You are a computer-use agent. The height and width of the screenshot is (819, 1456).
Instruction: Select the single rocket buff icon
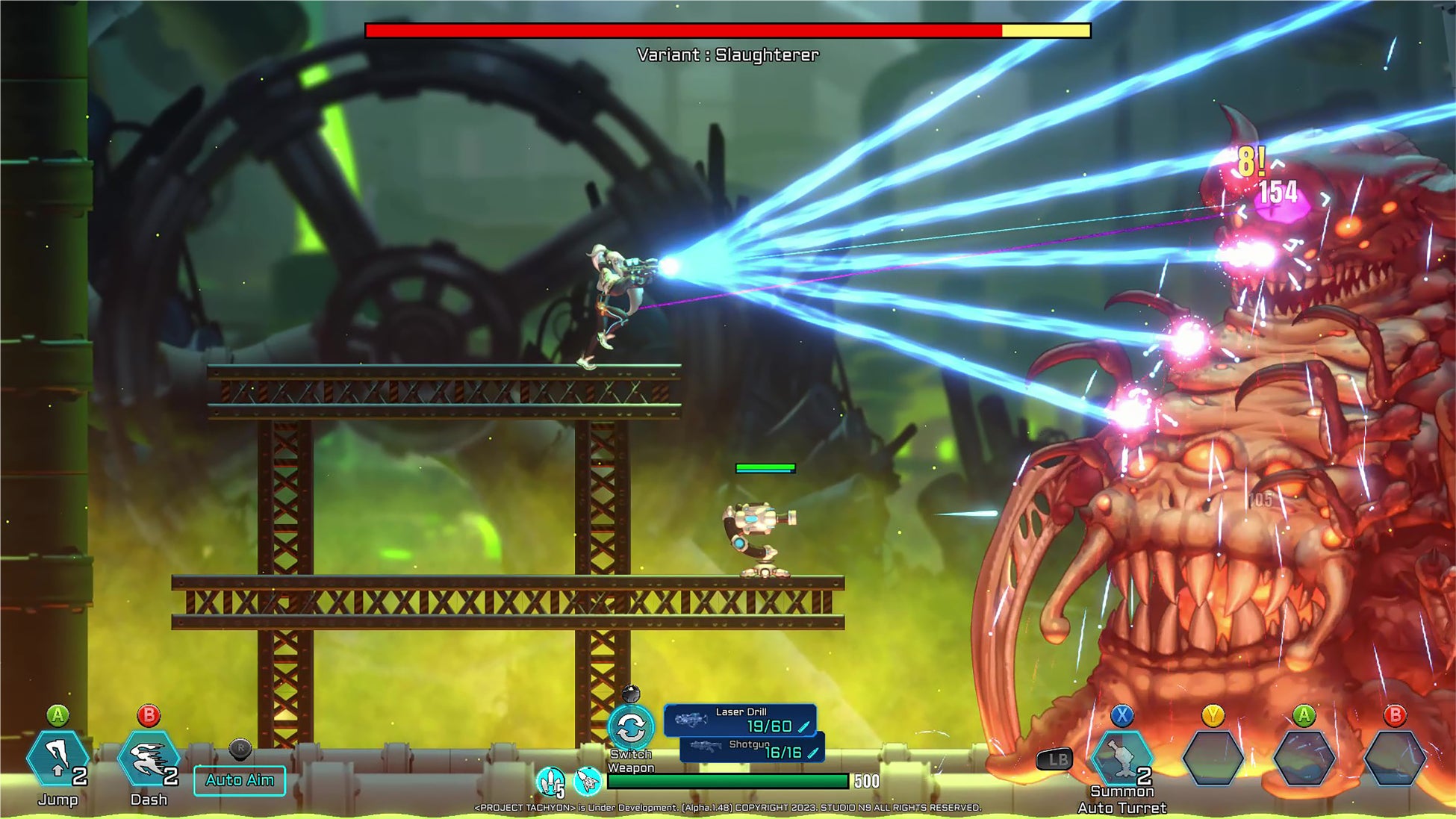(x=588, y=782)
